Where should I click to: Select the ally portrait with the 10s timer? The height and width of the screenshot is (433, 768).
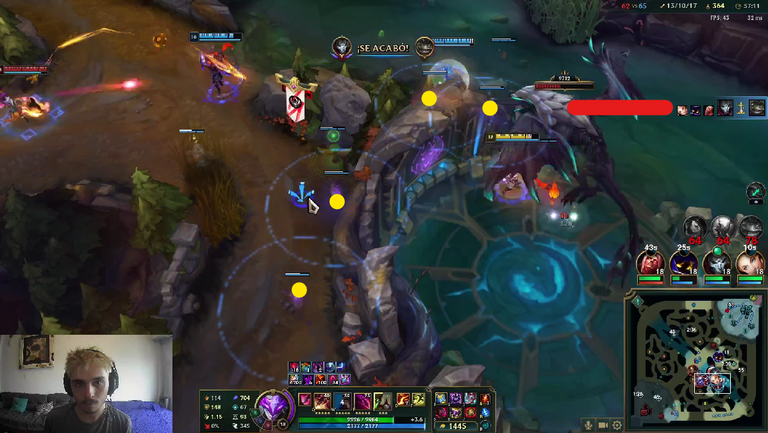click(x=750, y=264)
